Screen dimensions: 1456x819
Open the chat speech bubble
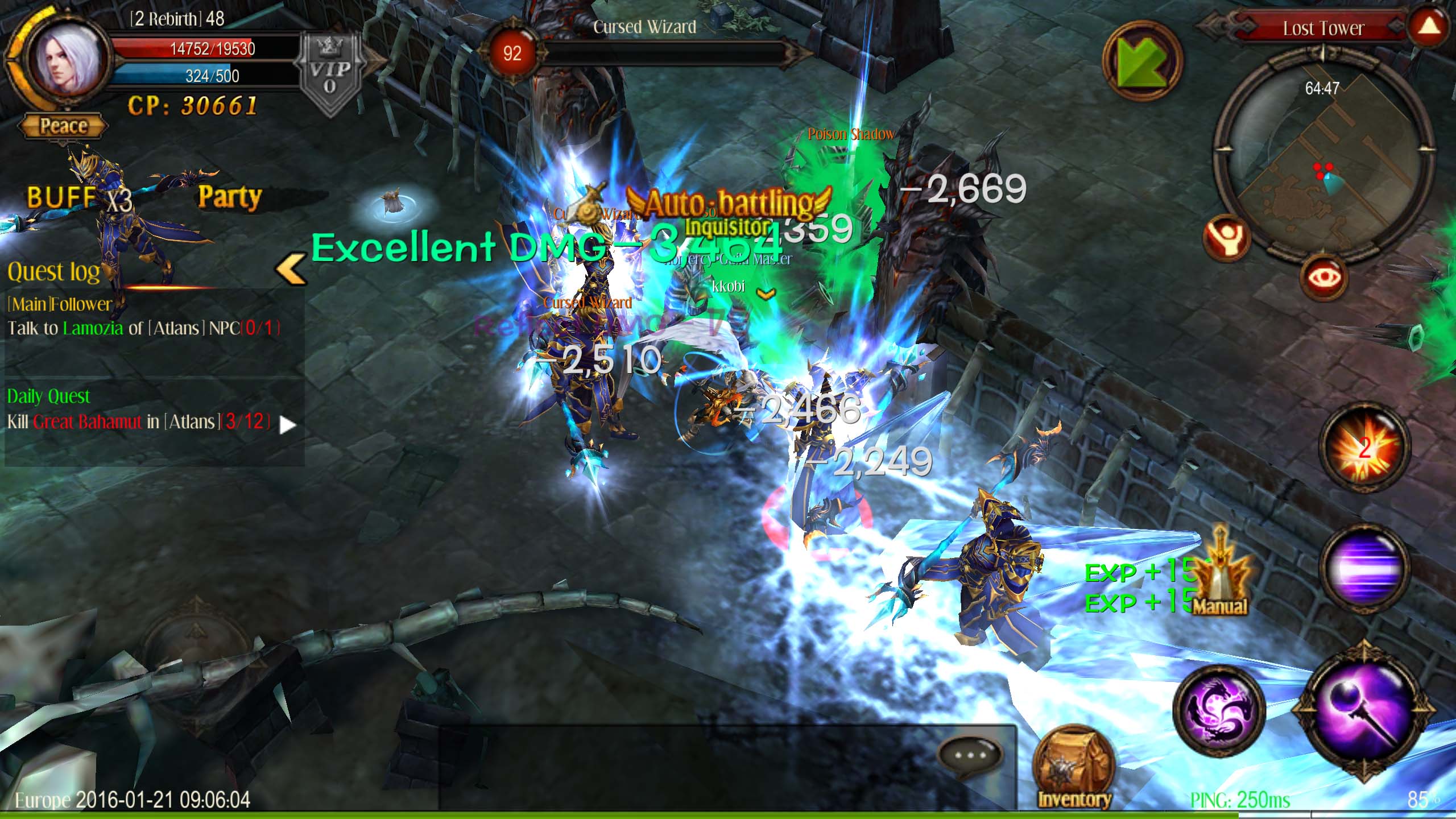point(970,756)
